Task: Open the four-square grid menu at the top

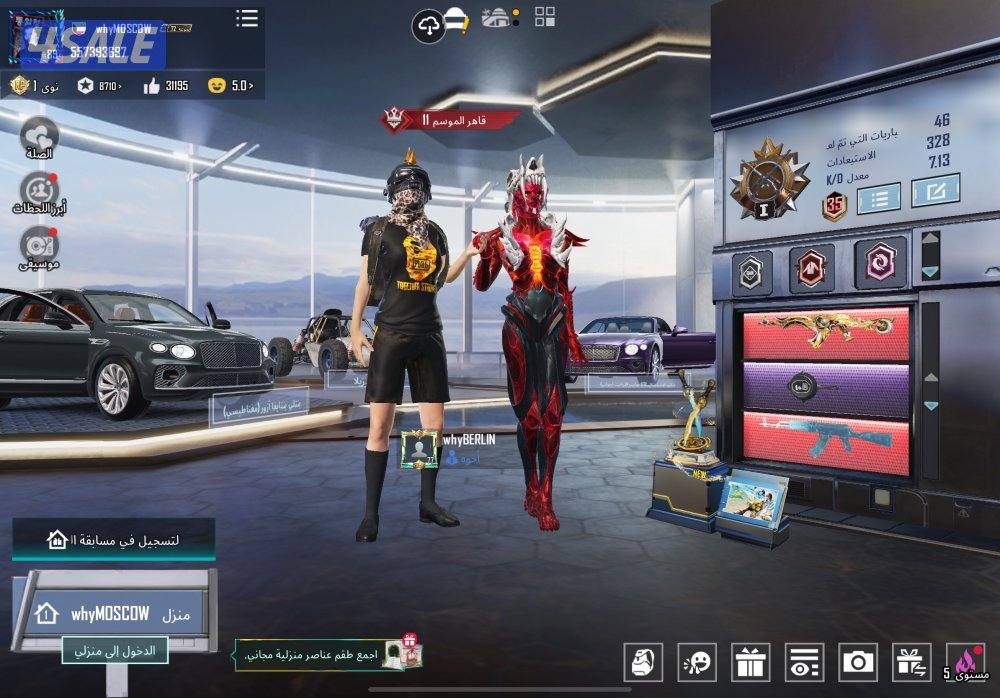Action: pyautogui.click(x=545, y=16)
